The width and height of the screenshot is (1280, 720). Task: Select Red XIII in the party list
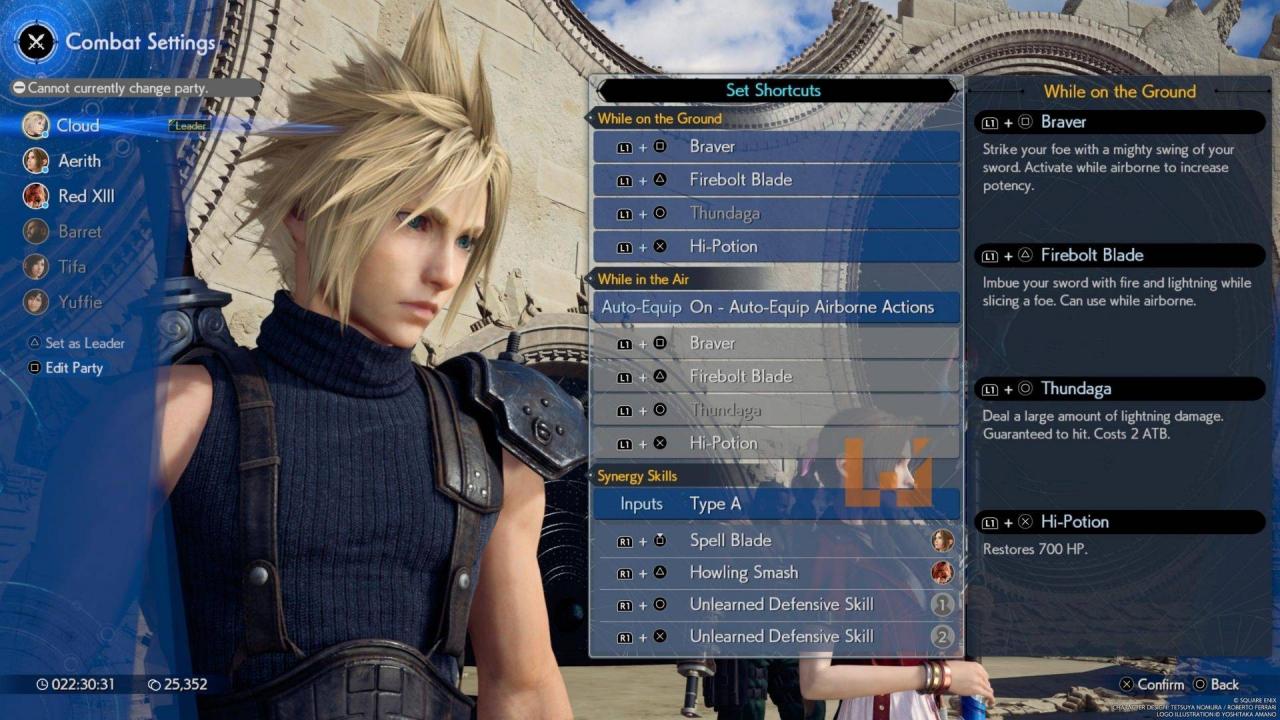[x=86, y=196]
